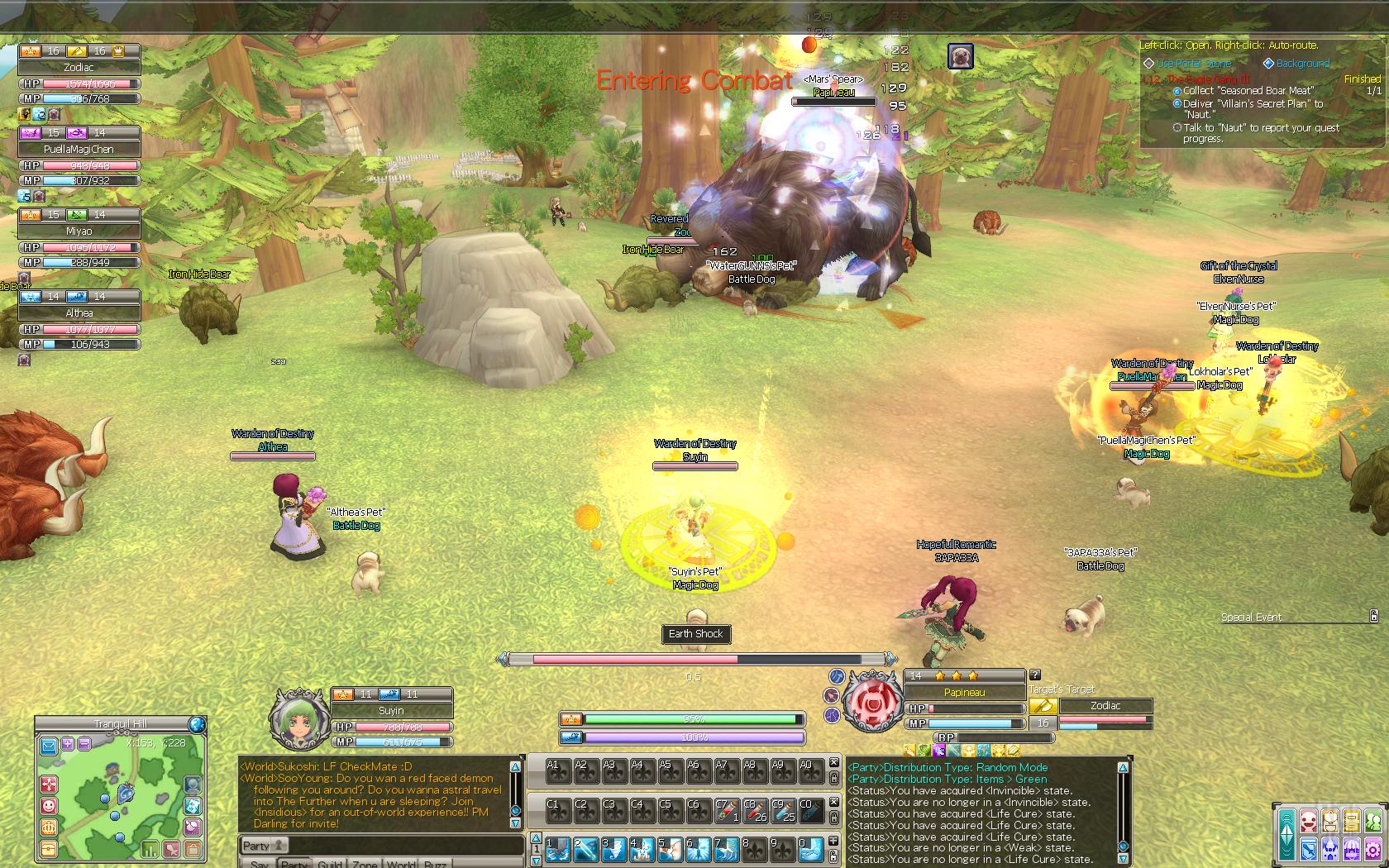Open the mail envelope on the minimap
The width and height of the screenshot is (1389, 868).
(49, 746)
